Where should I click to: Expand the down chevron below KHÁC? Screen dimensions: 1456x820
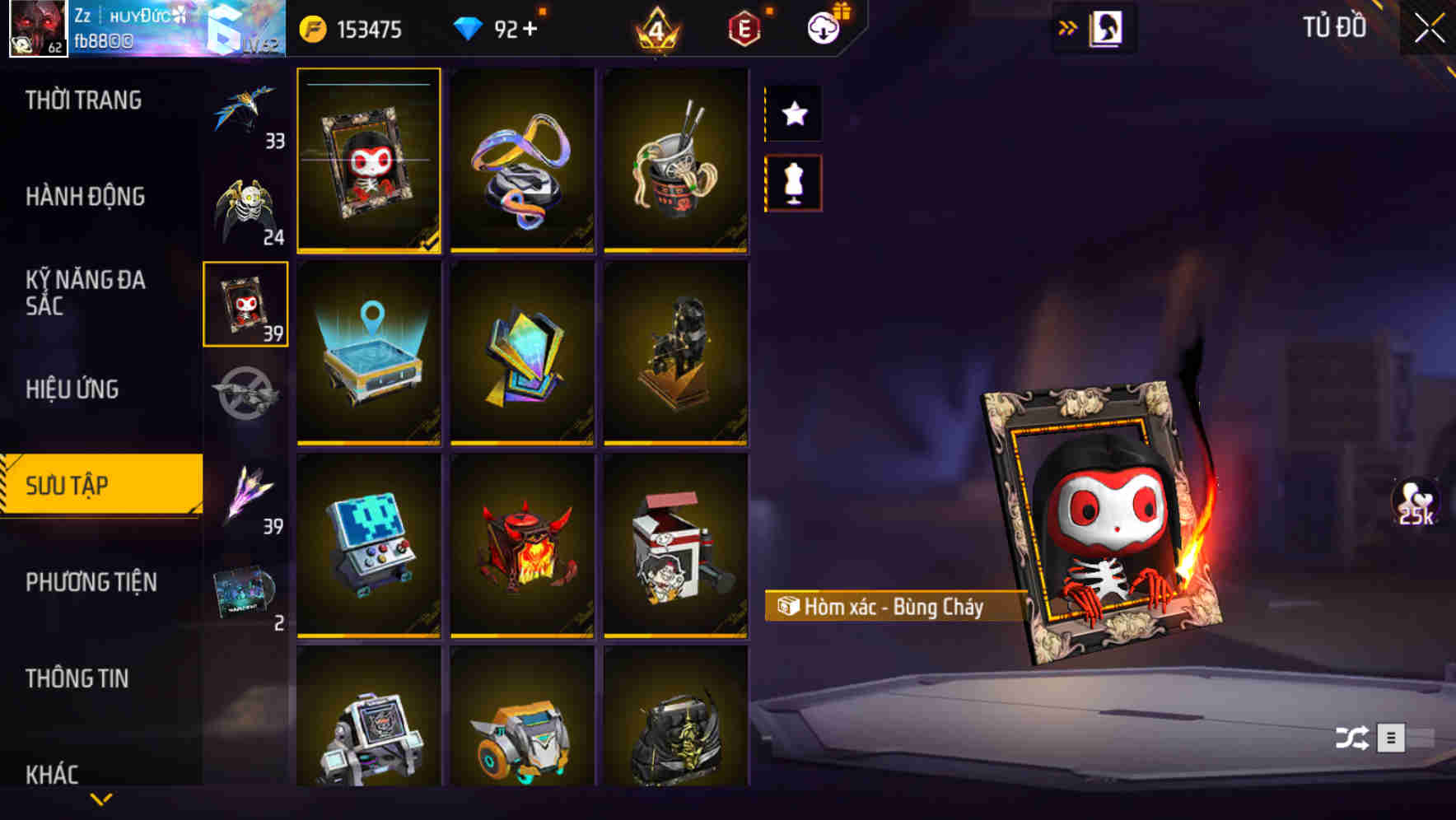[100, 799]
